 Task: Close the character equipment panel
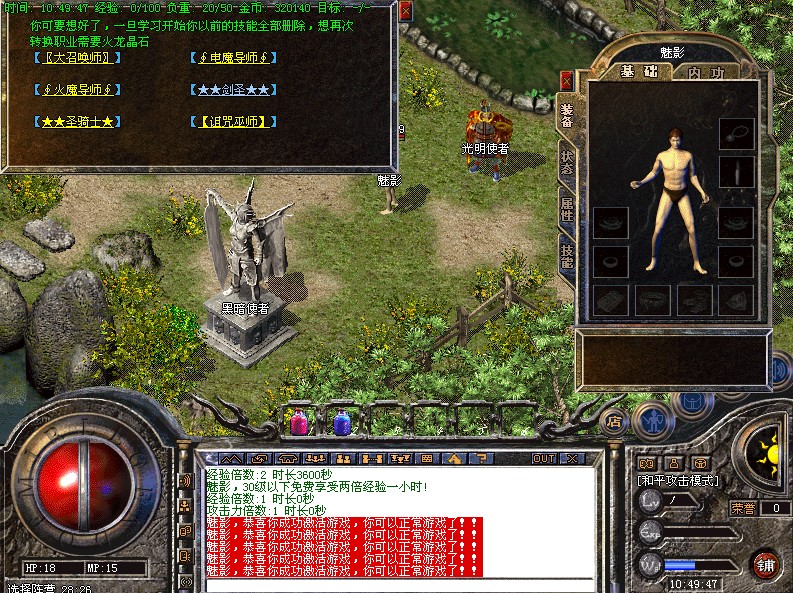567,82
